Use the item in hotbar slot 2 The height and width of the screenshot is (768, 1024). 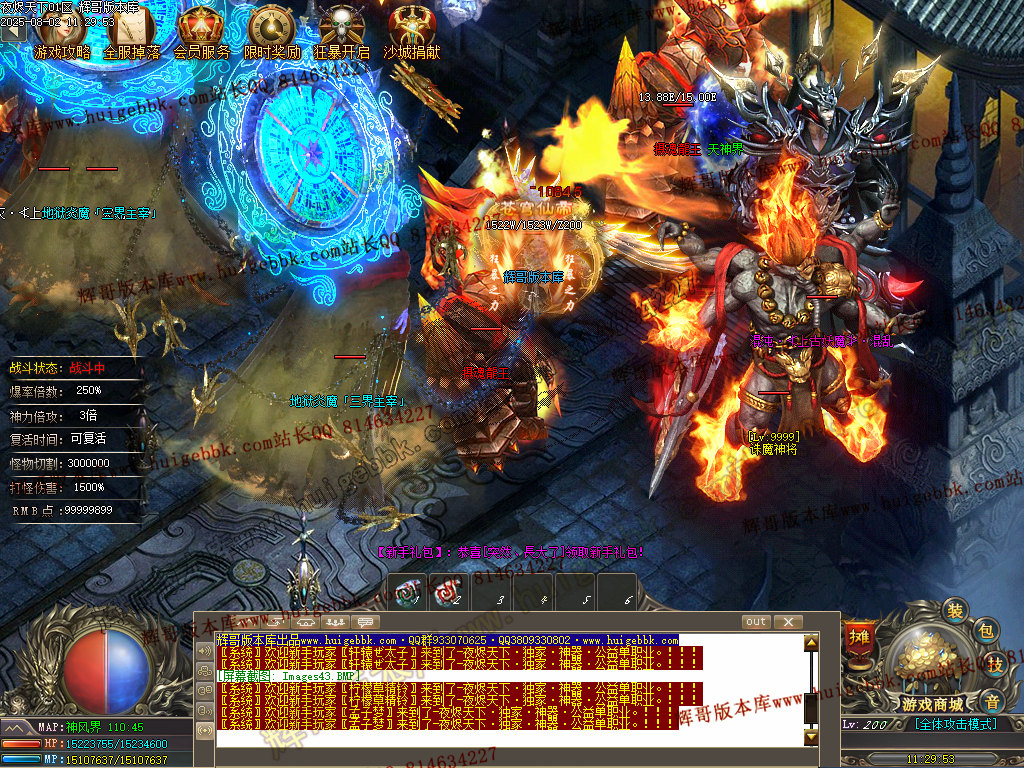444,590
